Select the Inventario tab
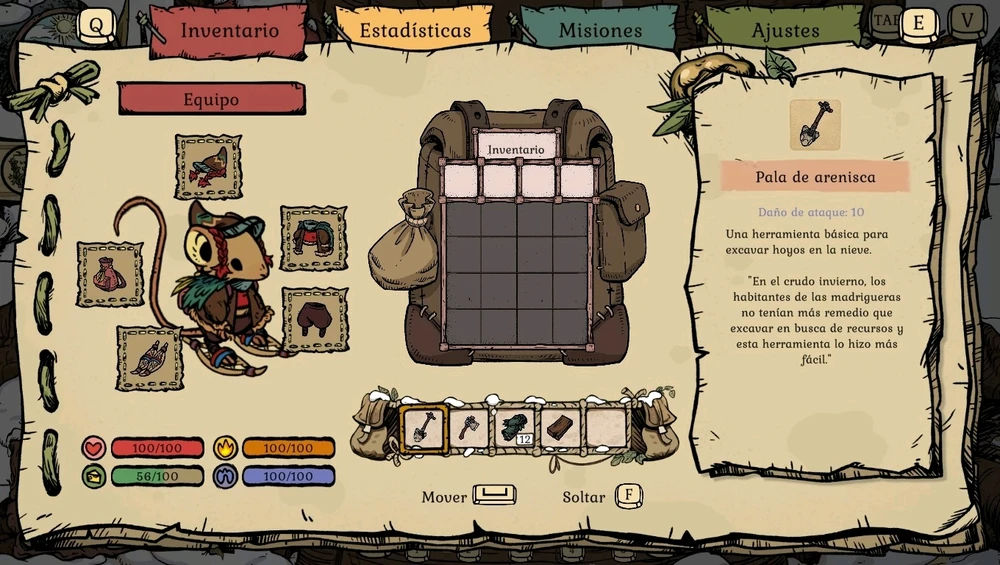The height and width of the screenshot is (565, 1000). click(x=229, y=30)
